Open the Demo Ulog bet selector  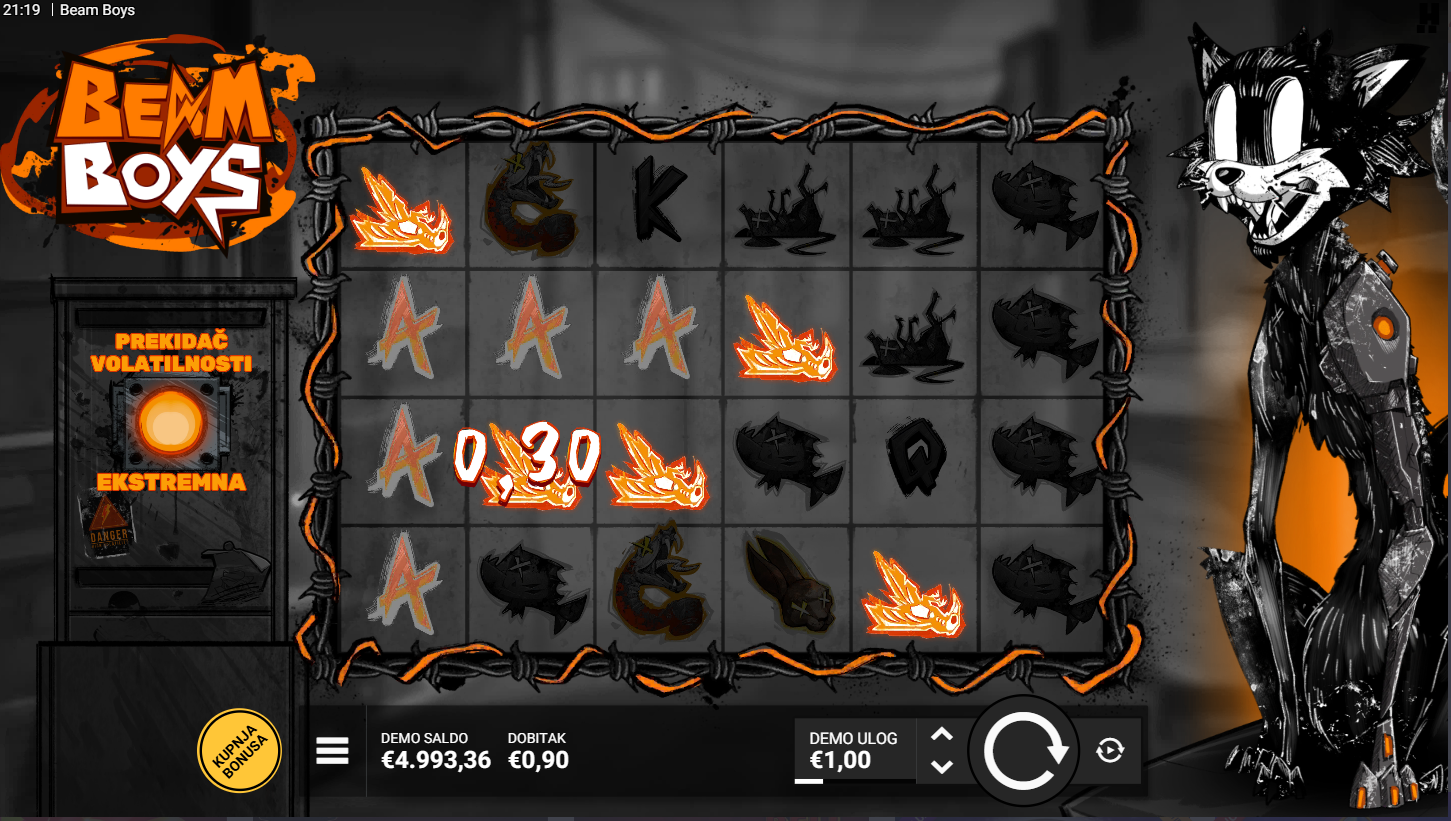853,750
